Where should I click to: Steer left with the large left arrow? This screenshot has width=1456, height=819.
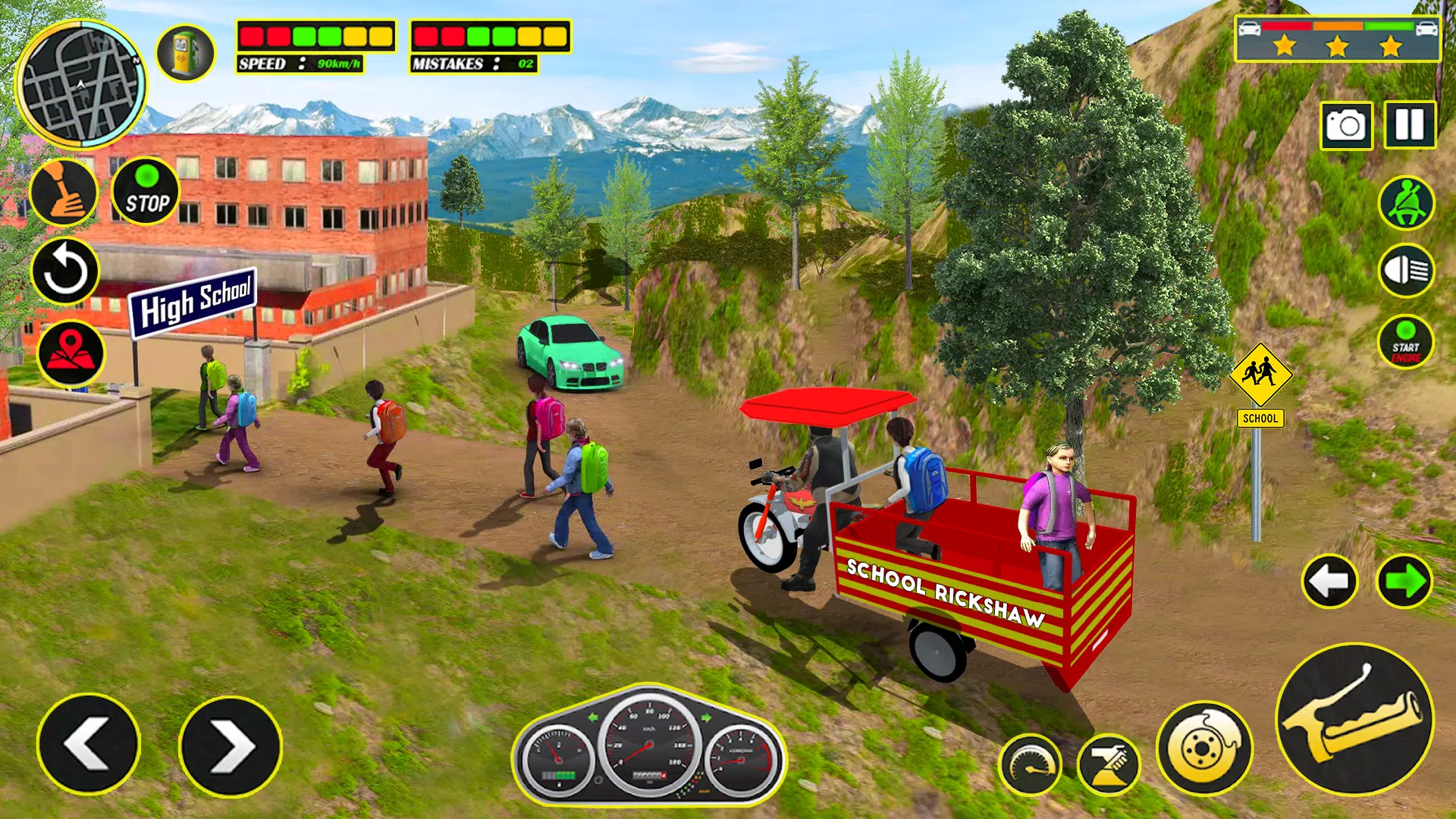[x=89, y=745]
